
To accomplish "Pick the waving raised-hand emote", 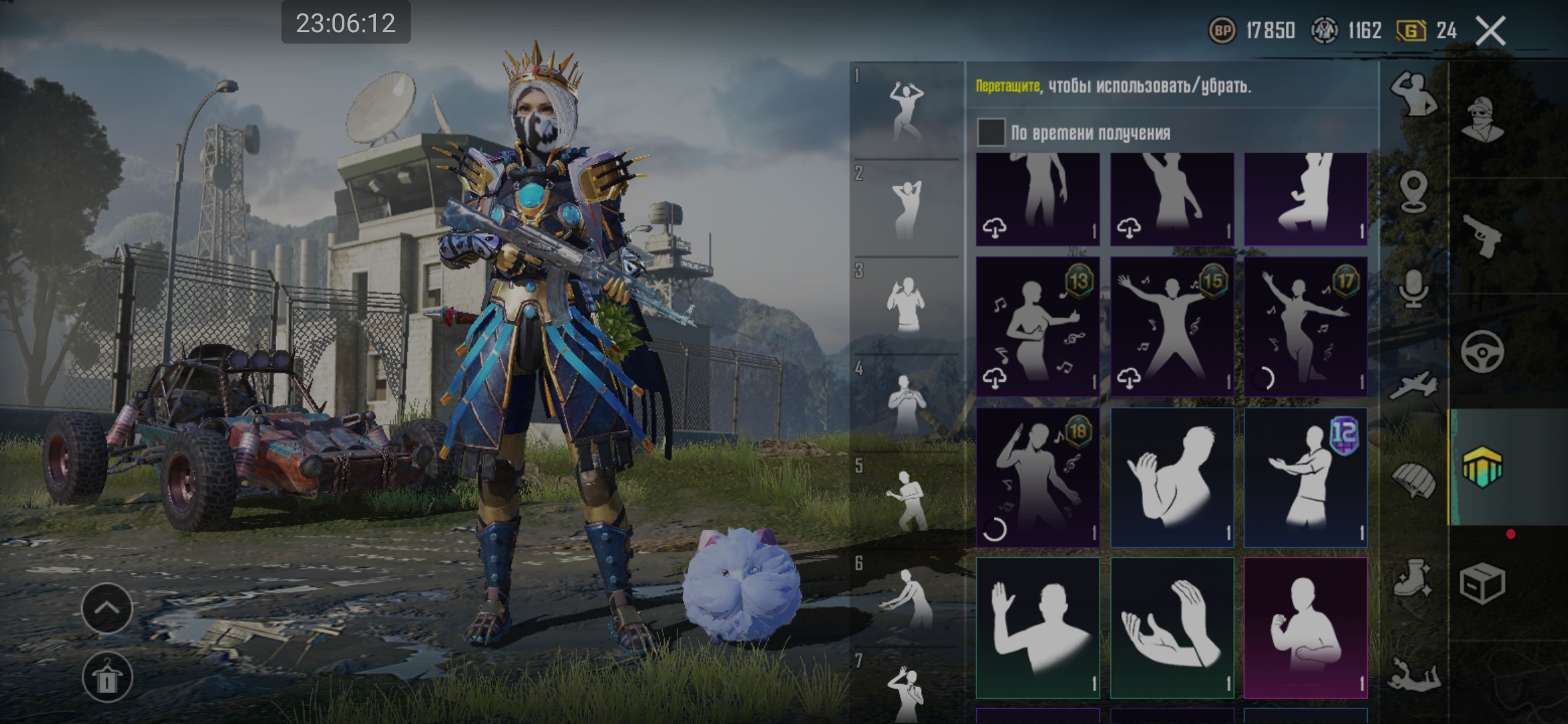I will [1037, 628].
